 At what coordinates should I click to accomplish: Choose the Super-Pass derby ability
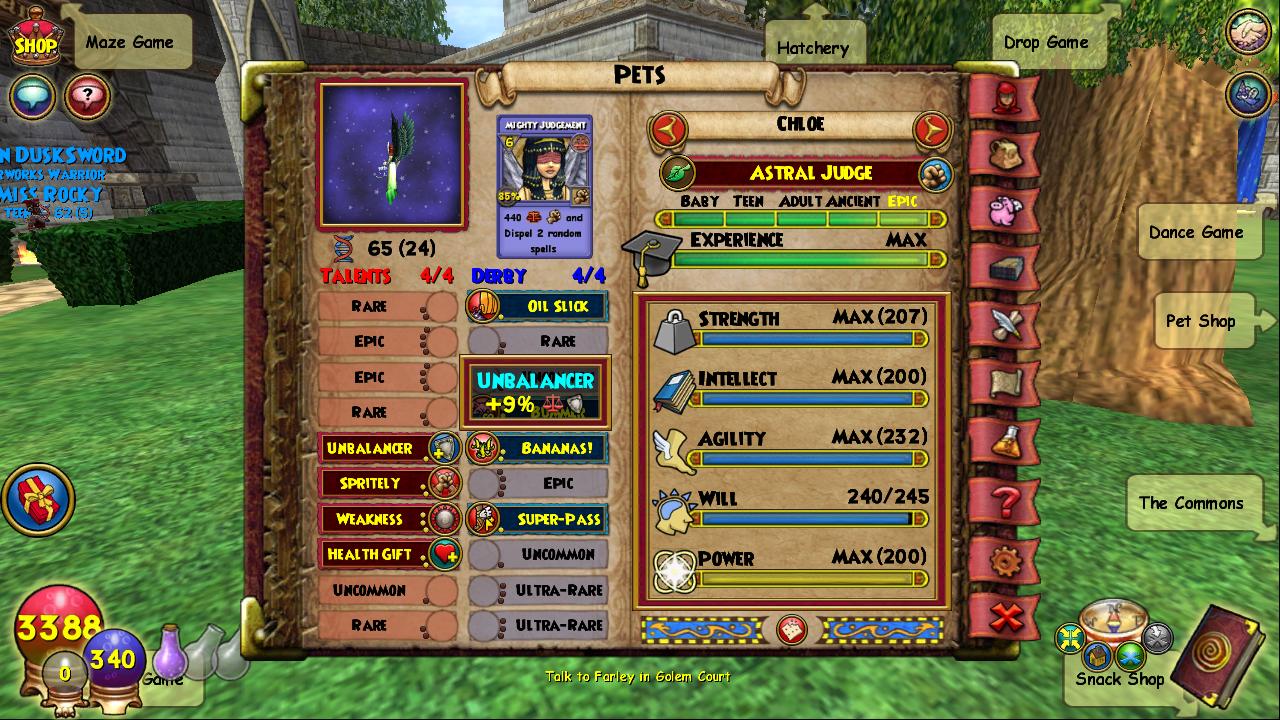[538, 519]
